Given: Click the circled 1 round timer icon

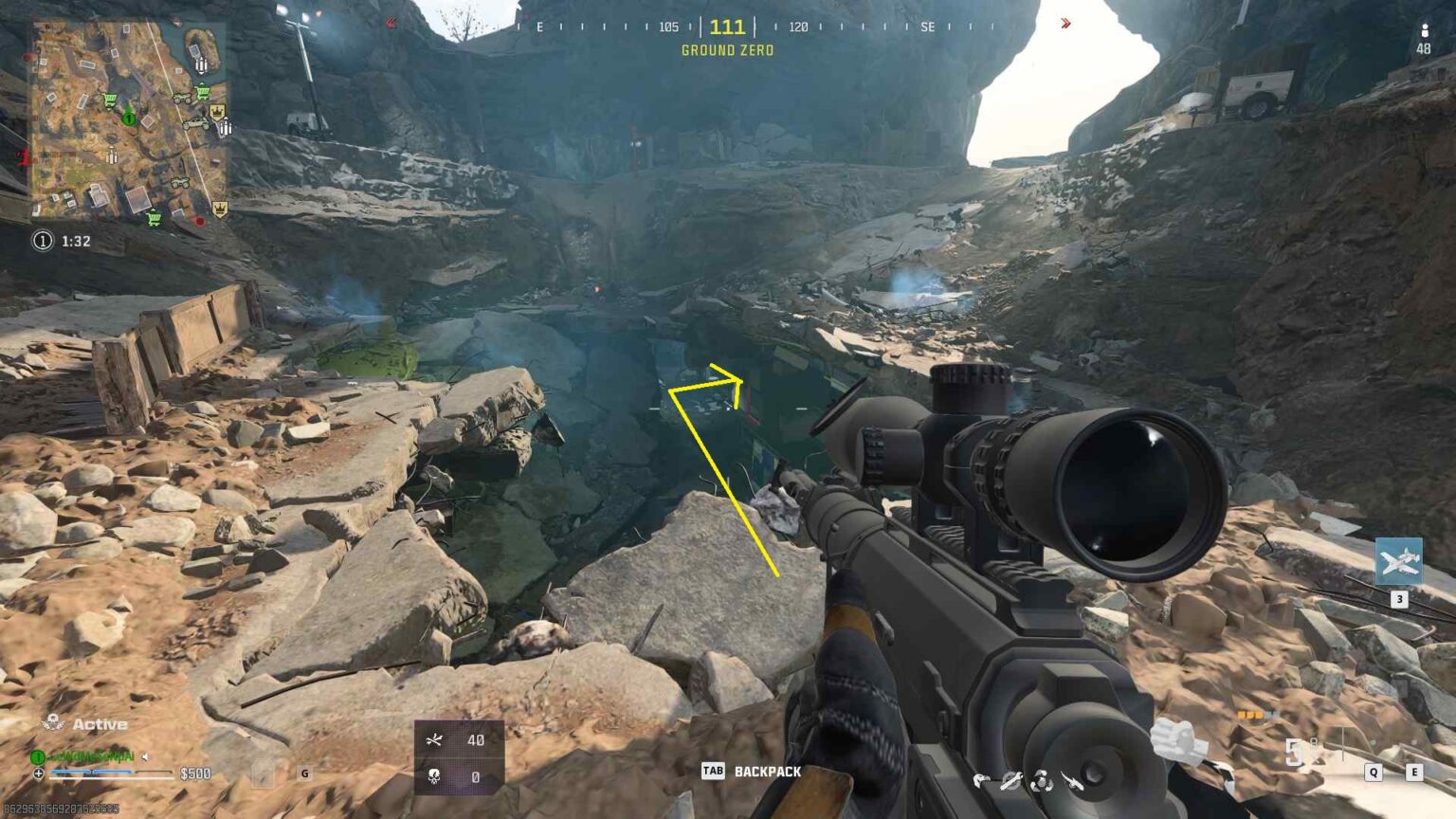Looking at the screenshot, I should [x=43, y=241].
